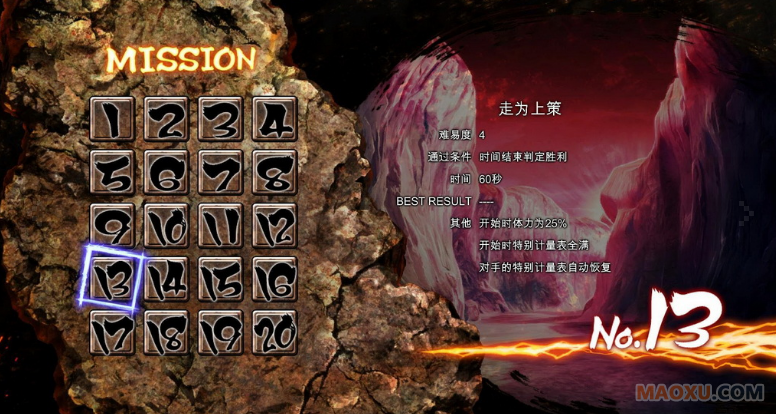The height and width of the screenshot is (414, 776).
Task: Pick mission tile number 9
Action: [114, 227]
